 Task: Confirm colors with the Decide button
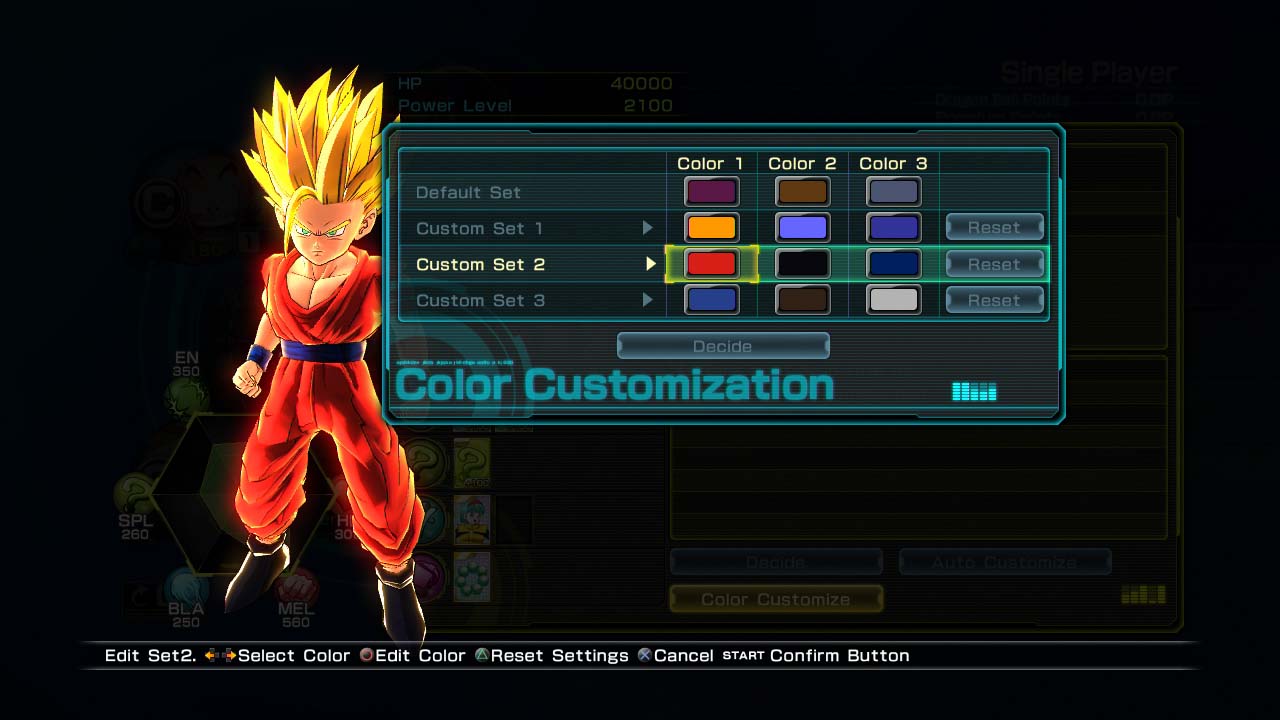tap(723, 346)
